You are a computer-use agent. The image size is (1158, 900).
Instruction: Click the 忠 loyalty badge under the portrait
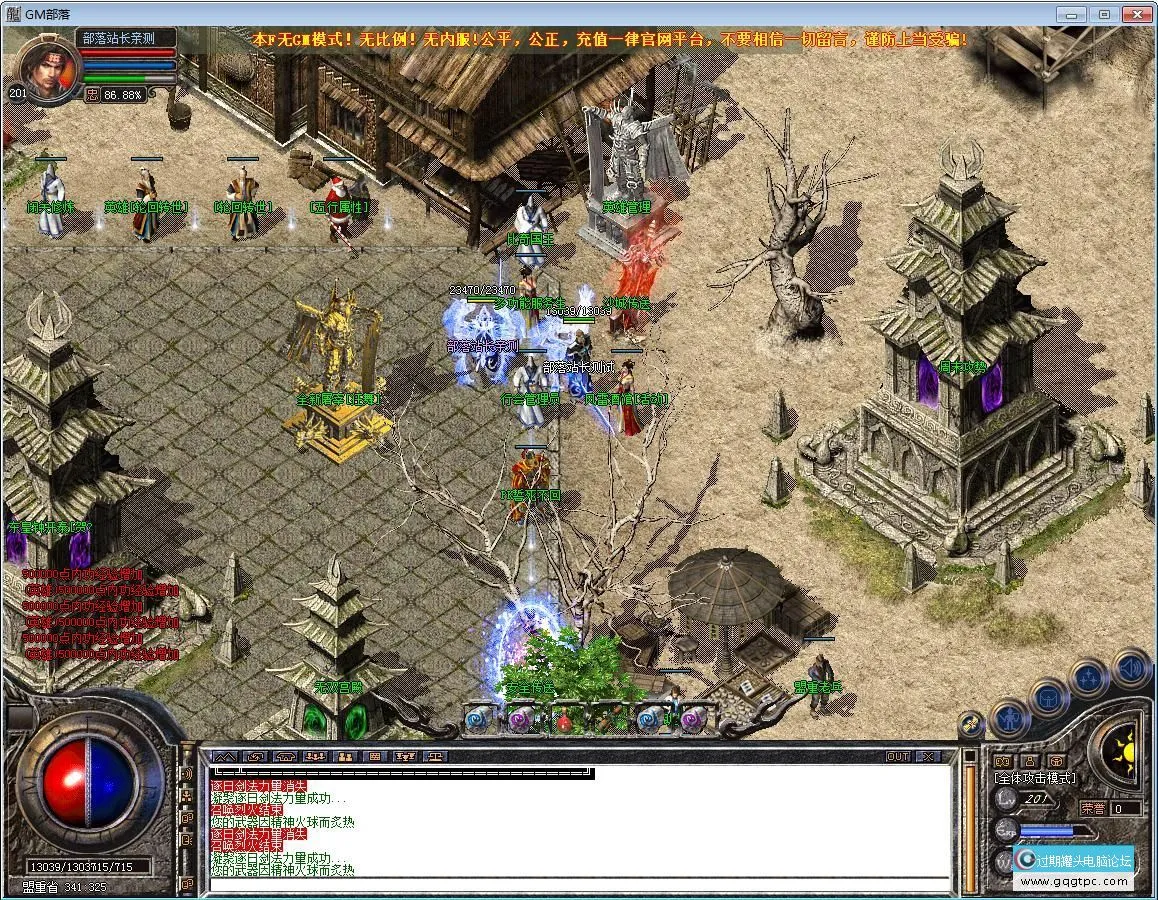coord(91,94)
